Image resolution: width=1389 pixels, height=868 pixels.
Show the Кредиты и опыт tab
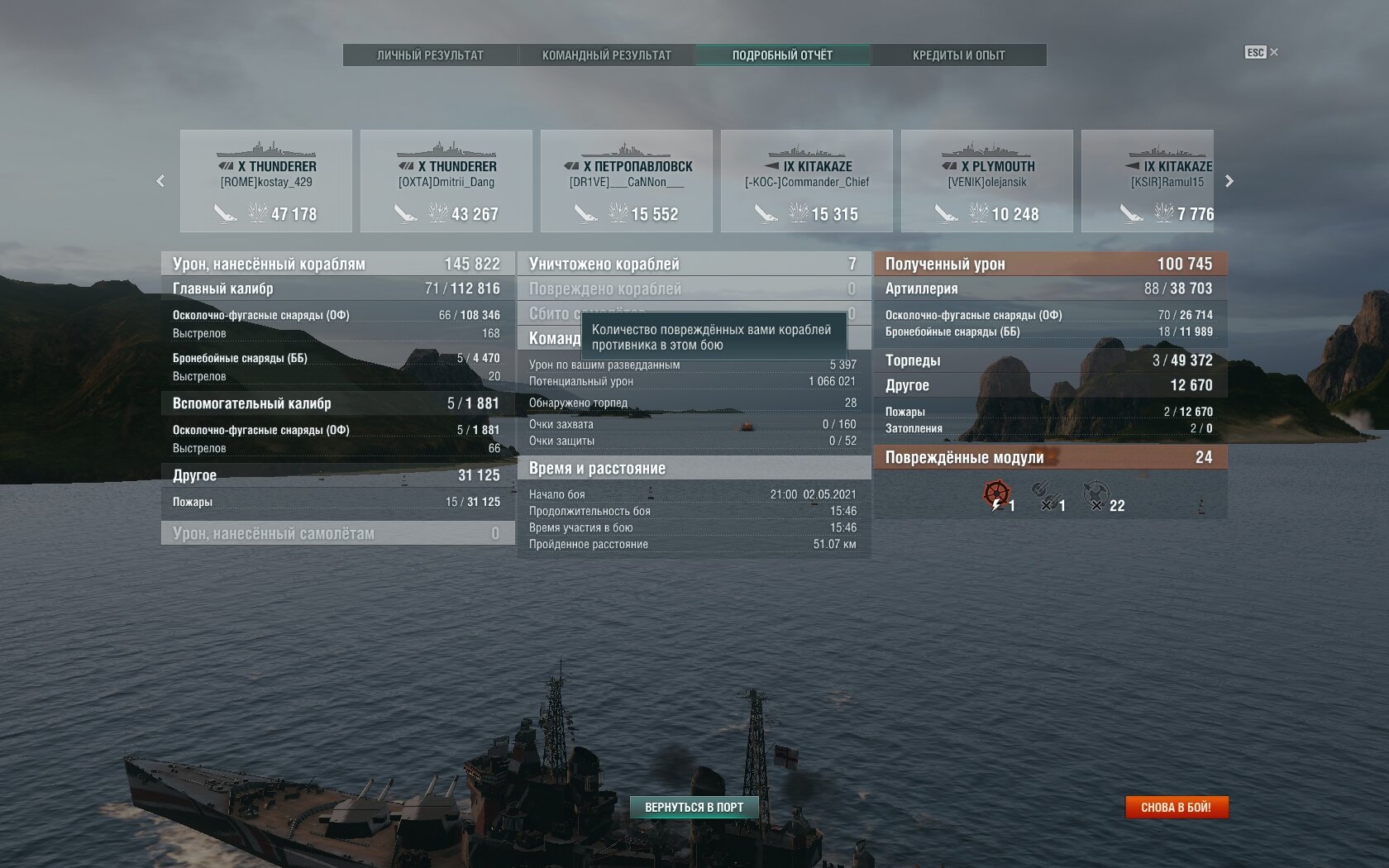958,55
